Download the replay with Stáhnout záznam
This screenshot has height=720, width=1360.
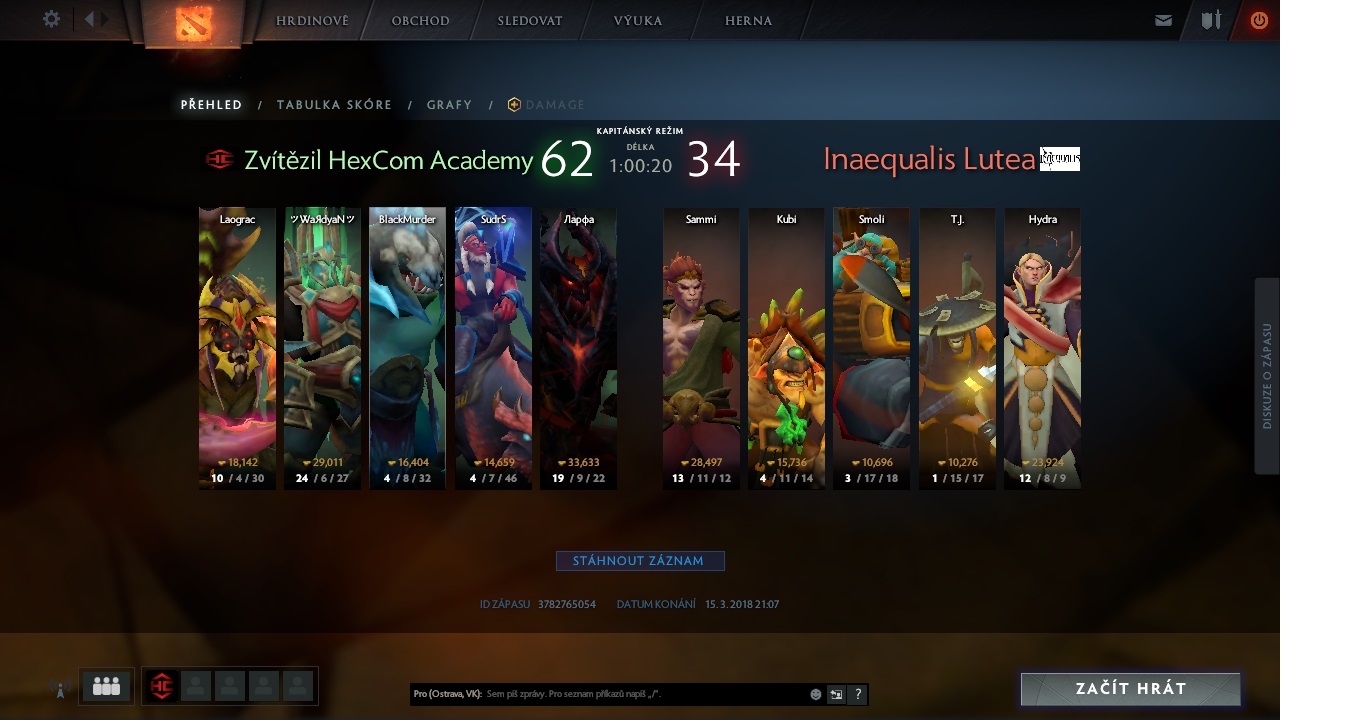[x=640, y=561]
